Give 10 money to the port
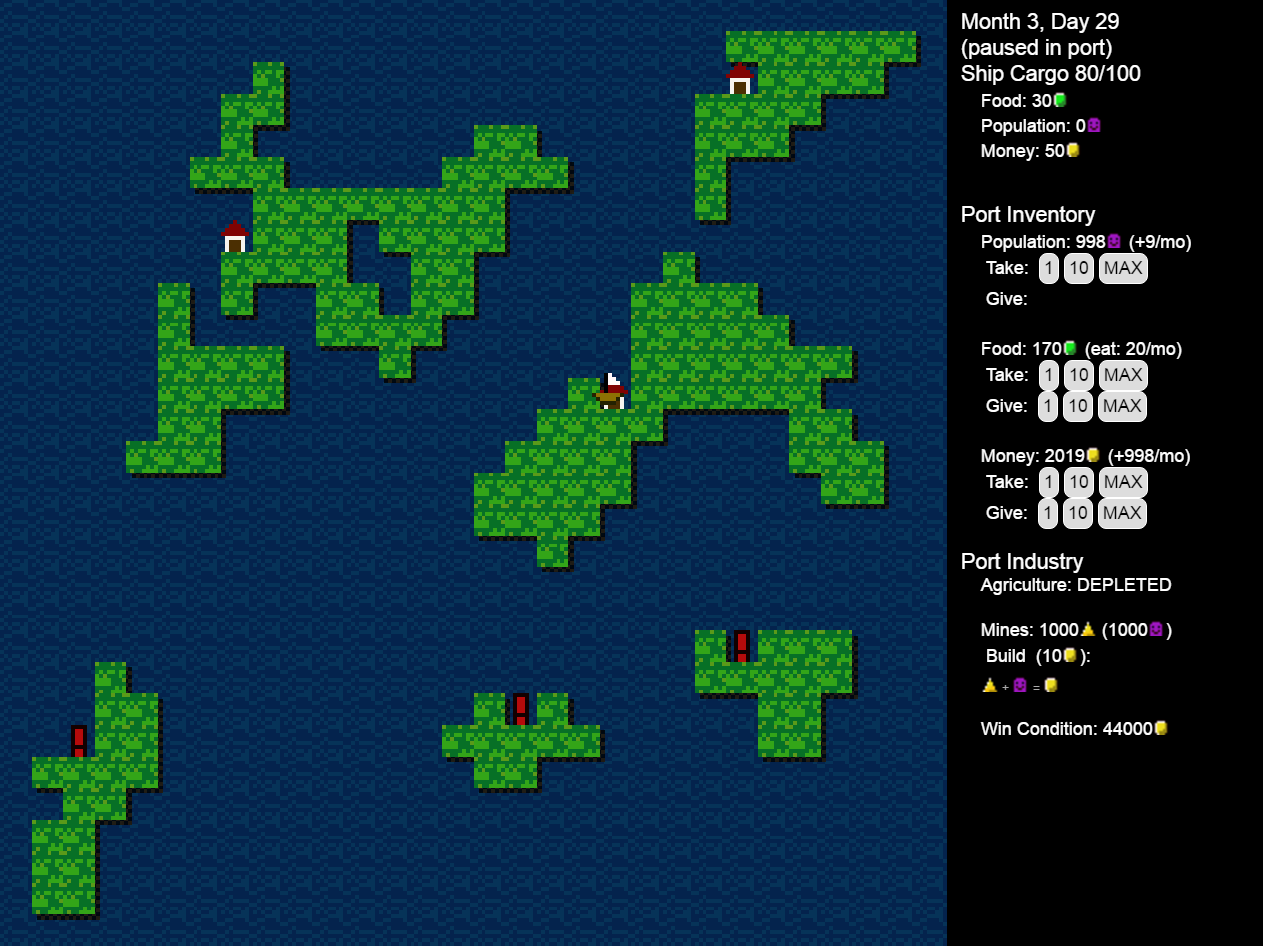Image resolution: width=1263 pixels, height=946 pixels. [1078, 513]
